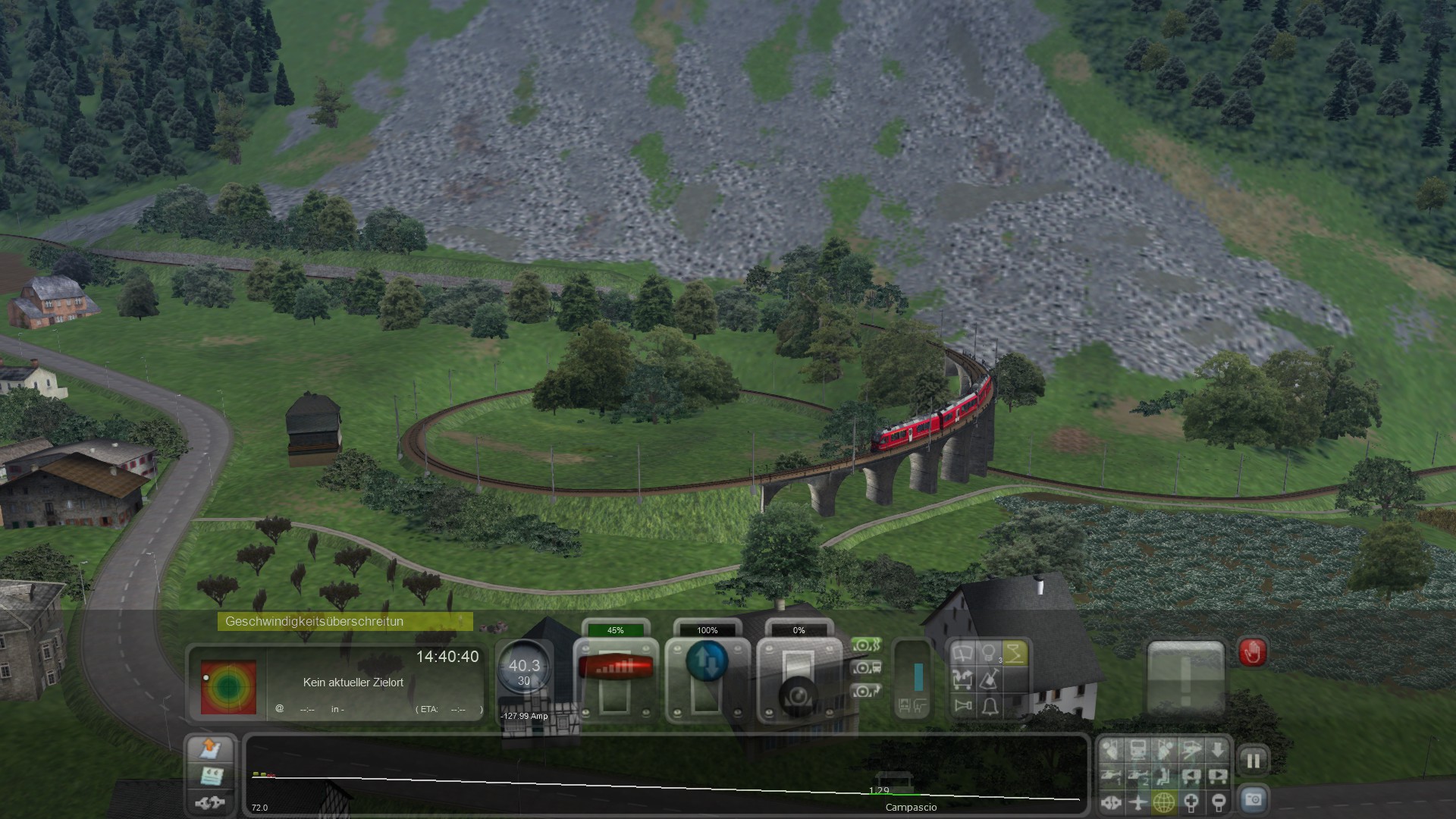Click the red emergency stop hand button
This screenshot has height=819, width=1456.
point(1252,653)
